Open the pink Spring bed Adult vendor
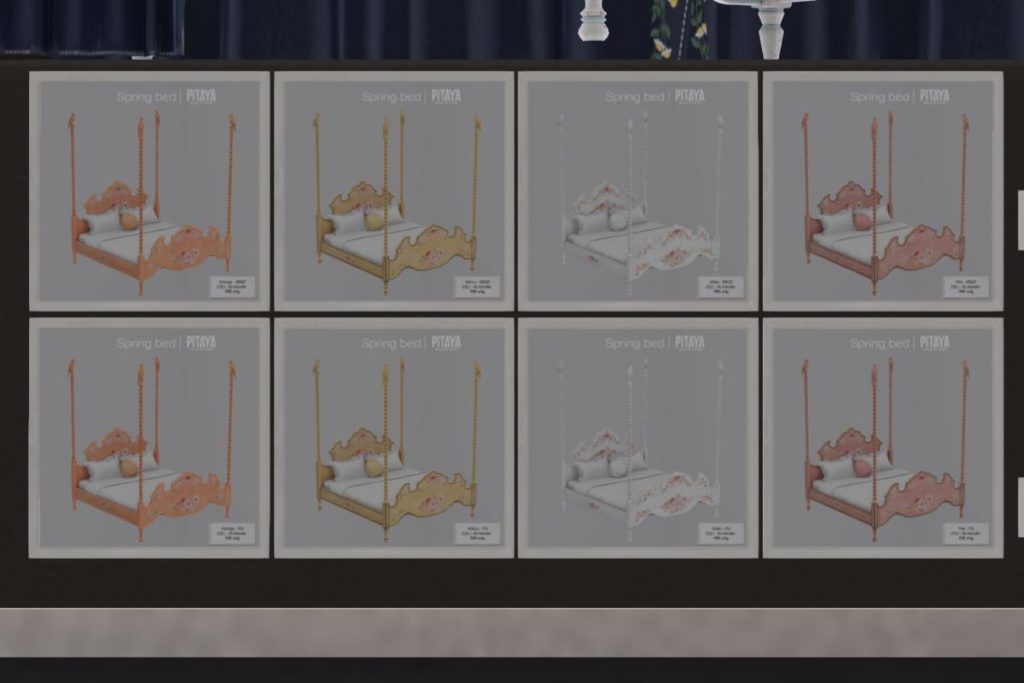The height and width of the screenshot is (683, 1024). pyautogui.click(x=883, y=191)
